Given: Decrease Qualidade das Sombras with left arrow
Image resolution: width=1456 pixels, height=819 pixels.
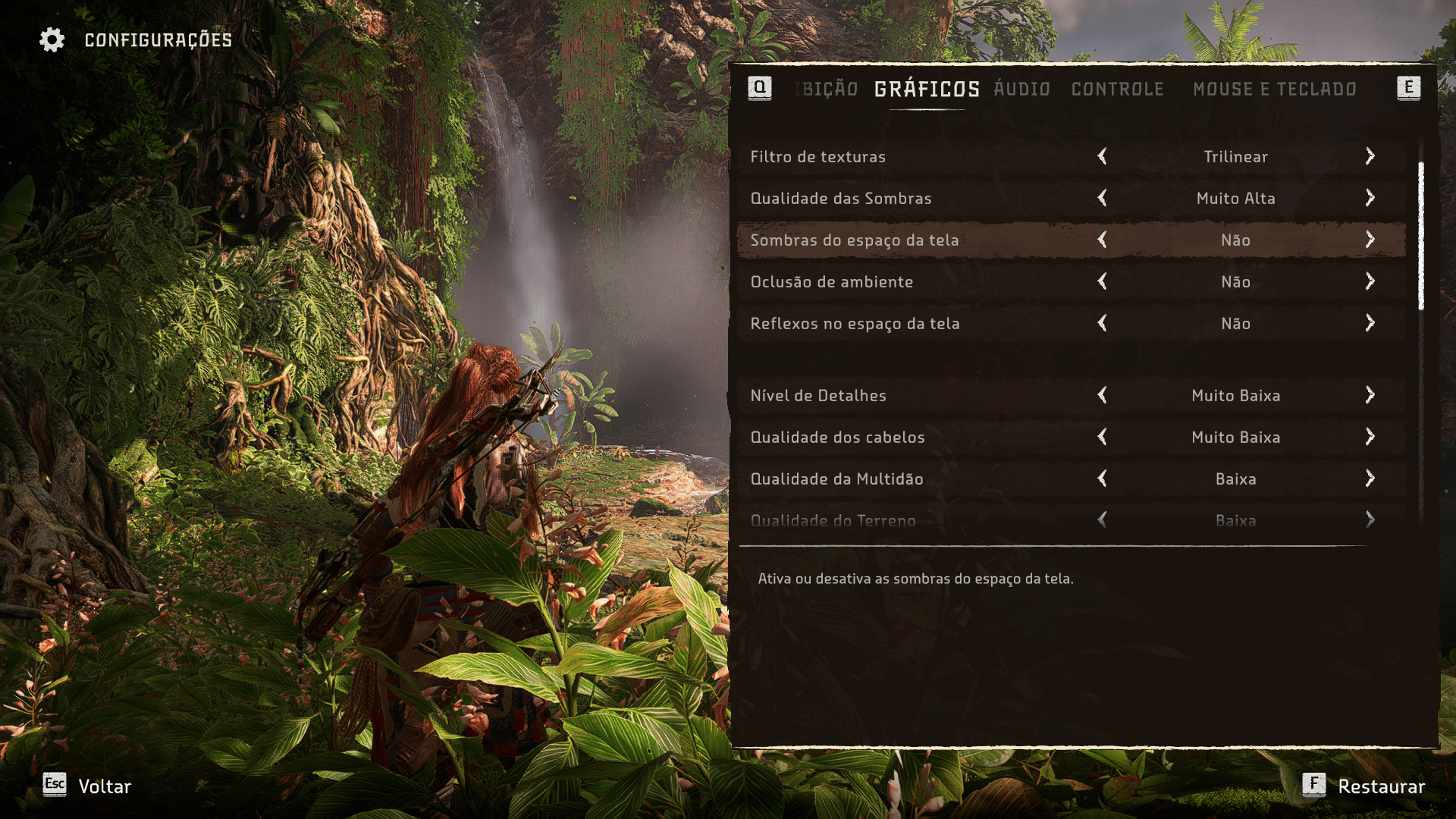Looking at the screenshot, I should 1102,198.
